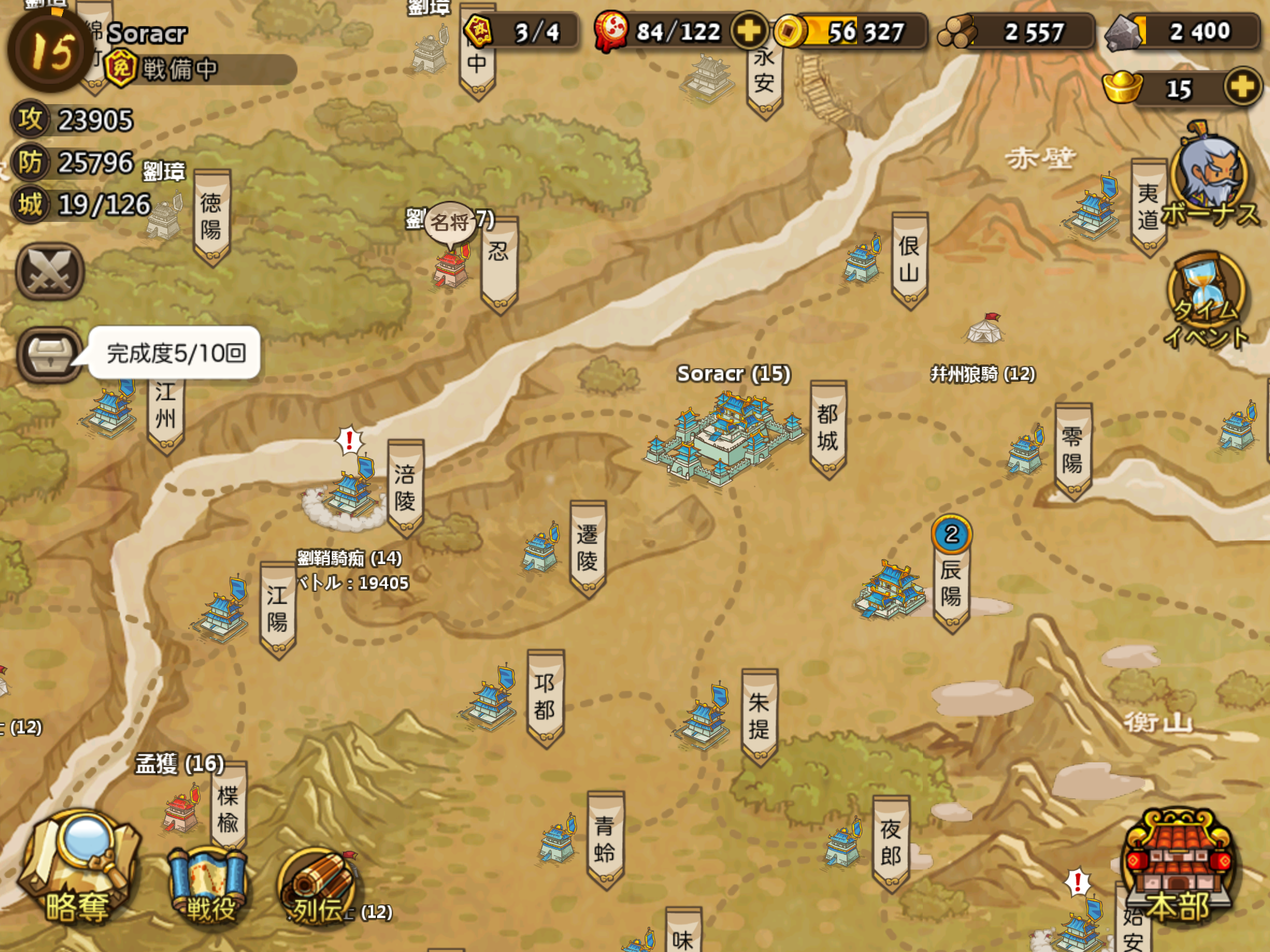Open the タイムイベント hourglass event
Viewport: 1270px width, 952px height.
(x=1206, y=297)
